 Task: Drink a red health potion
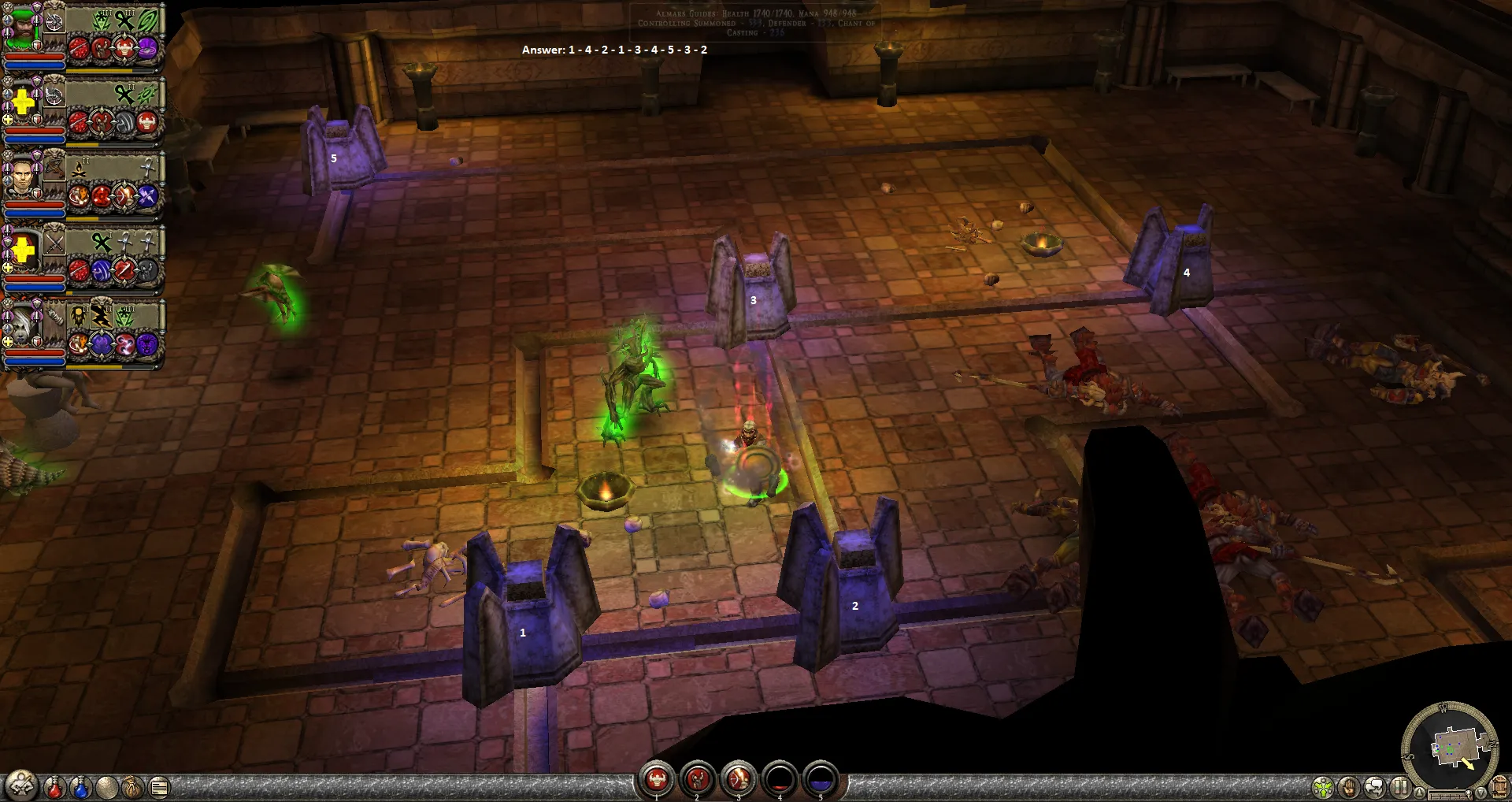54,786
